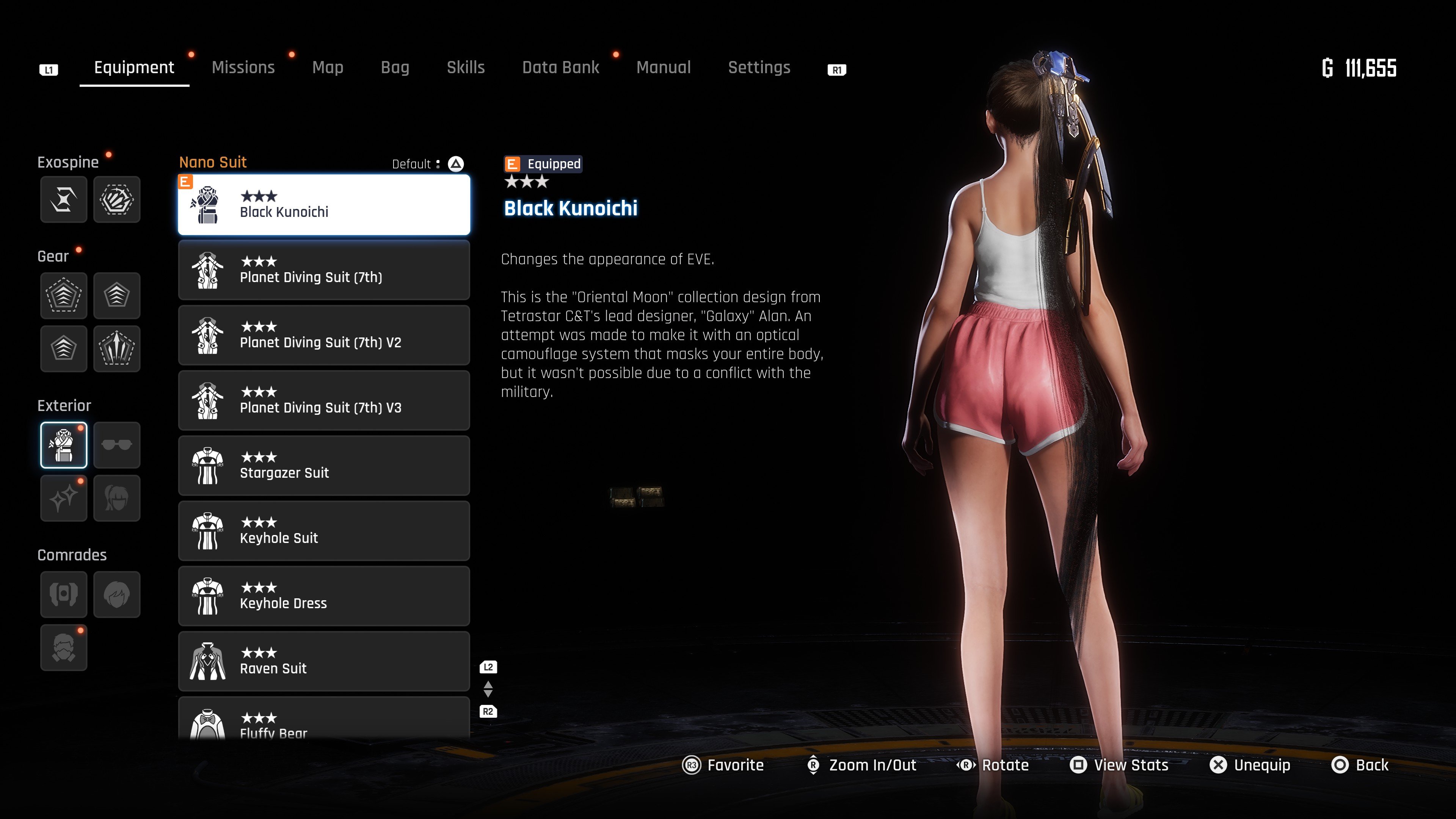
Task: Click the Unequip button
Action: point(1250,765)
